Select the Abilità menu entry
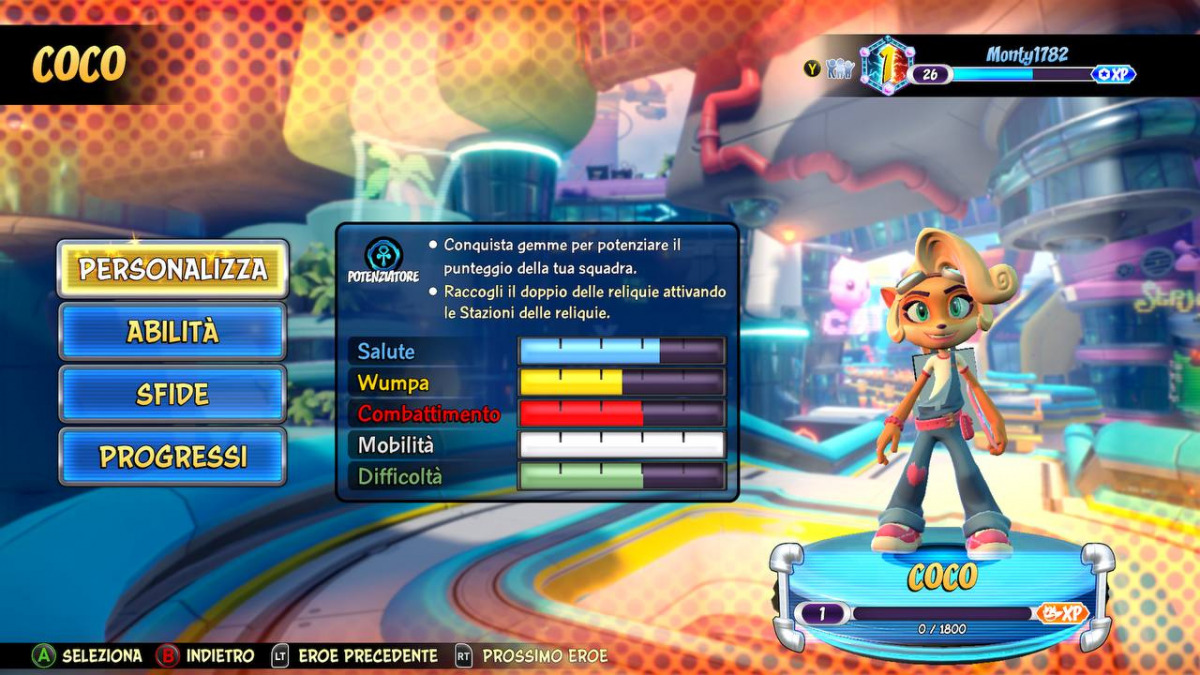This screenshot has height=675, width=1200. pos(172,332)
